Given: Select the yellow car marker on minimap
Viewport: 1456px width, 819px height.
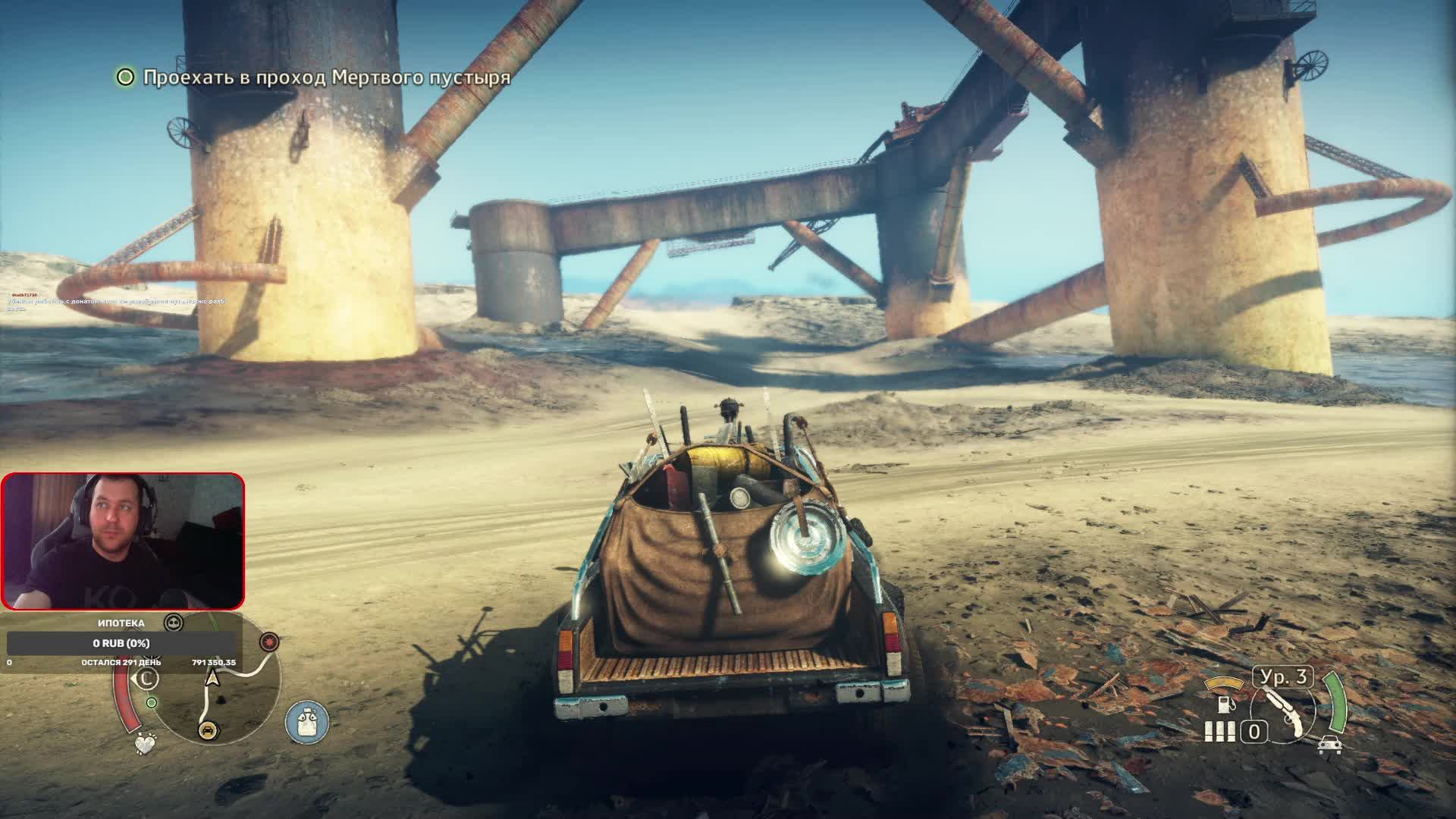Looking at the screenshot, I should [206, 730].
